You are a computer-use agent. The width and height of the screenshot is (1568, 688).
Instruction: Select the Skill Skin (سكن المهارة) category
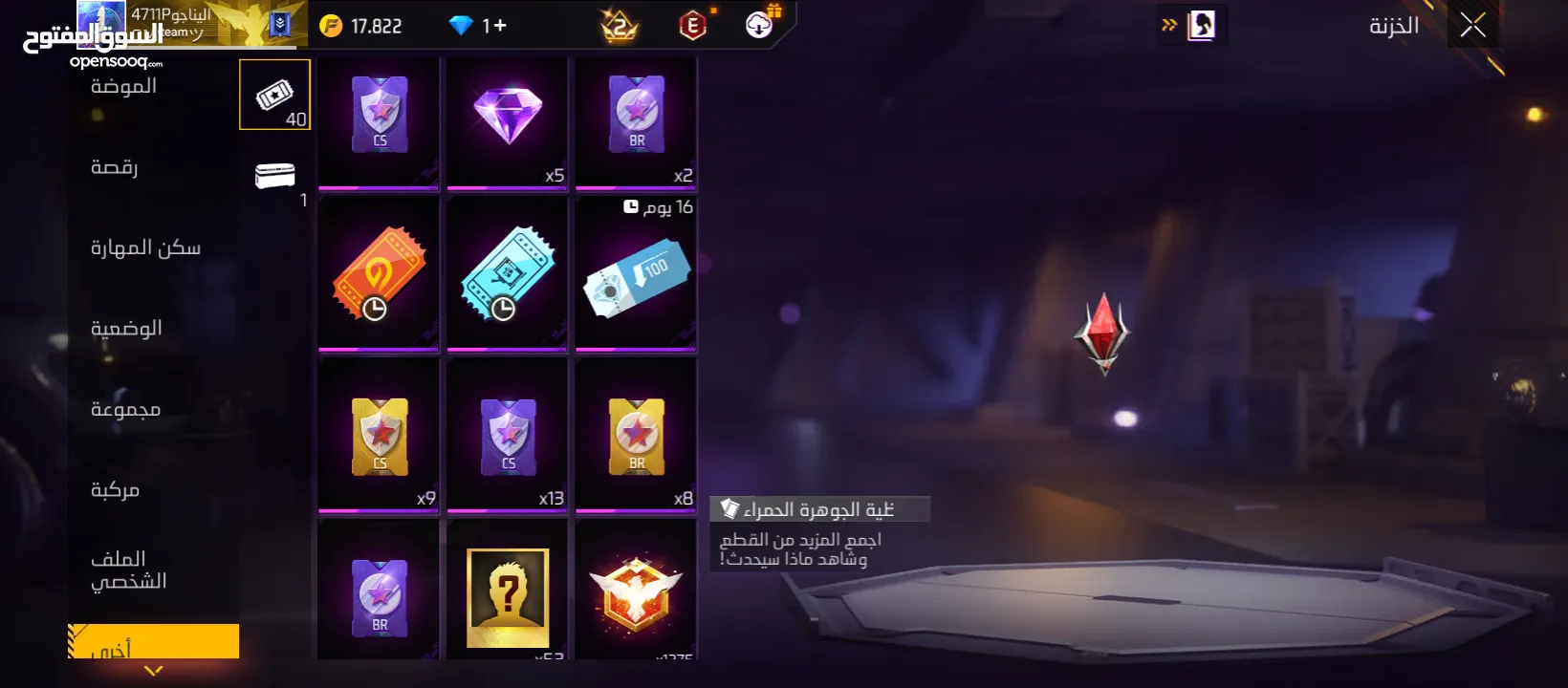click(x=145, y=248)
